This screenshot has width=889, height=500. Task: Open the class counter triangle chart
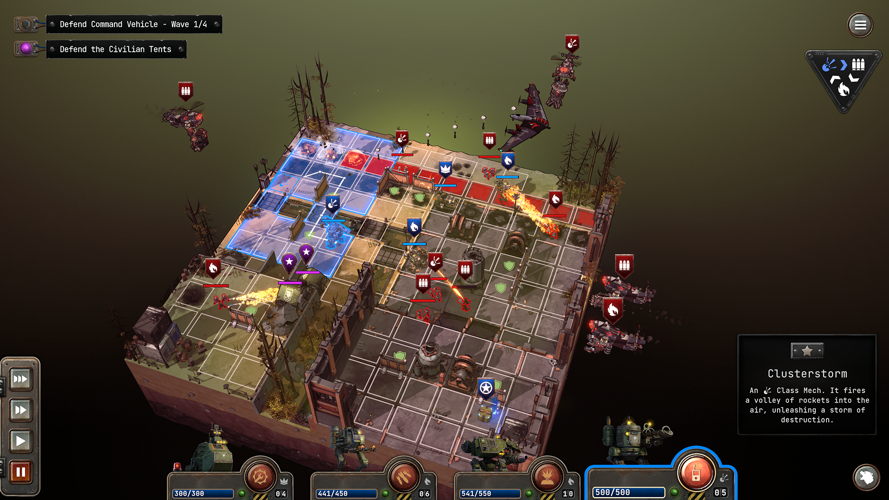843,77
